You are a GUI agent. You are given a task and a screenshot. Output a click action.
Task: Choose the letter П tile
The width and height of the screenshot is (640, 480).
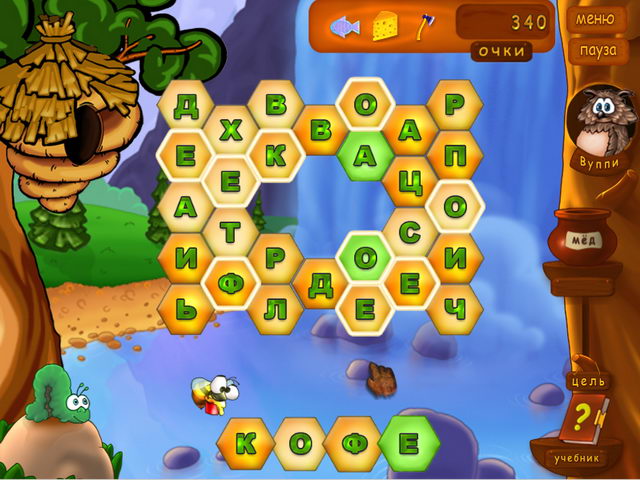pos(455,156)
